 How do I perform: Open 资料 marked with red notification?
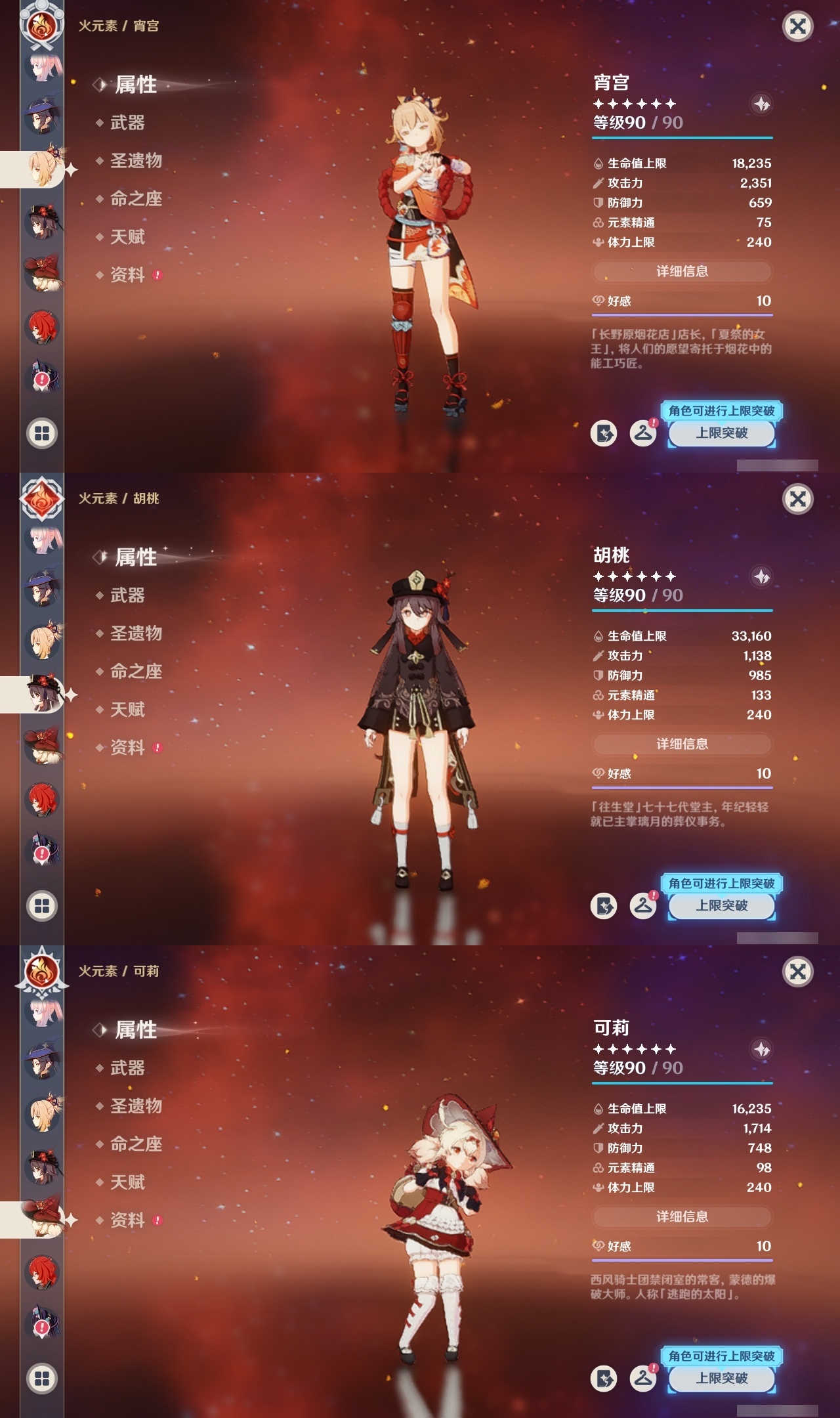129,275
